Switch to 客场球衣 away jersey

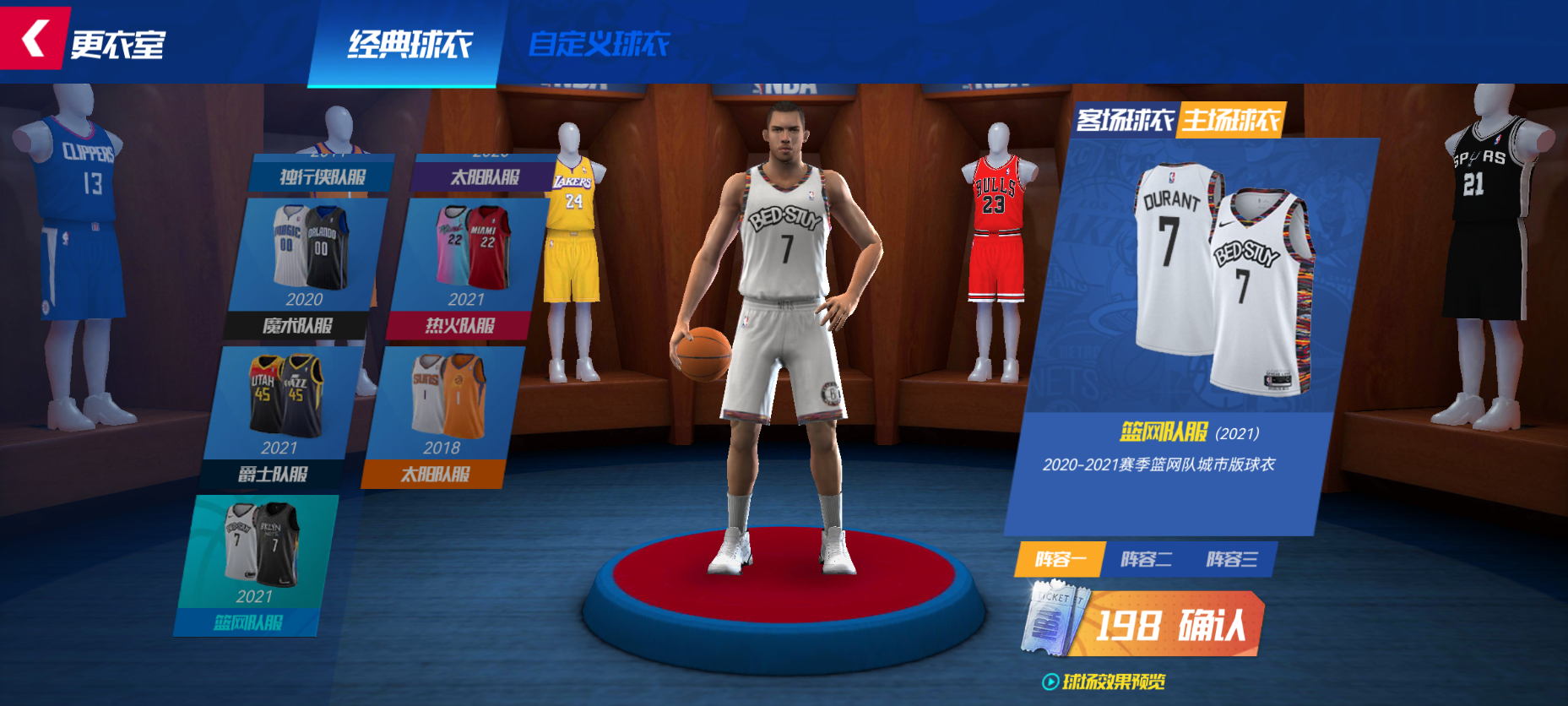[x=1125, y=121]
